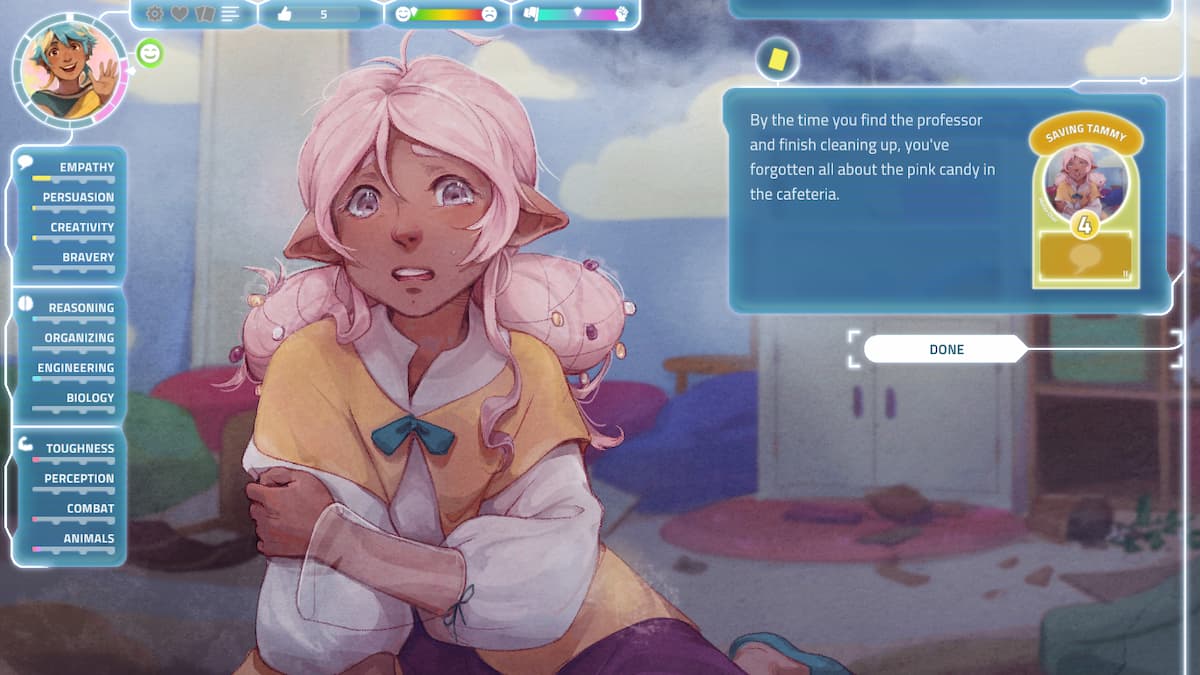Screen dimensions: 1200x675
Task: Select the green smiley mood indicator
Action: coord(149,53)
